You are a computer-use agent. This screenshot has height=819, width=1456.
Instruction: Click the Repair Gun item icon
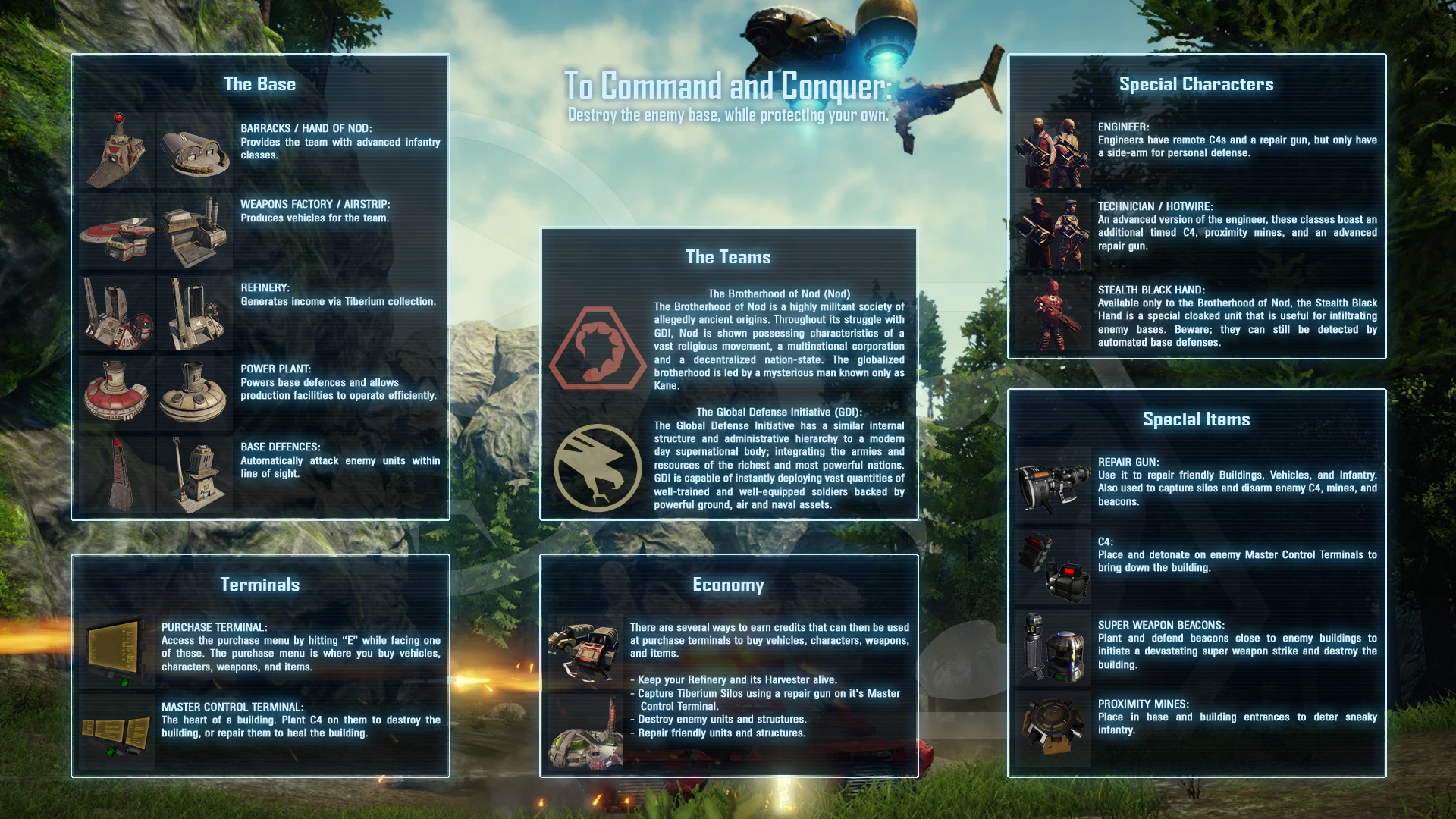click(x=1054, y=485)
